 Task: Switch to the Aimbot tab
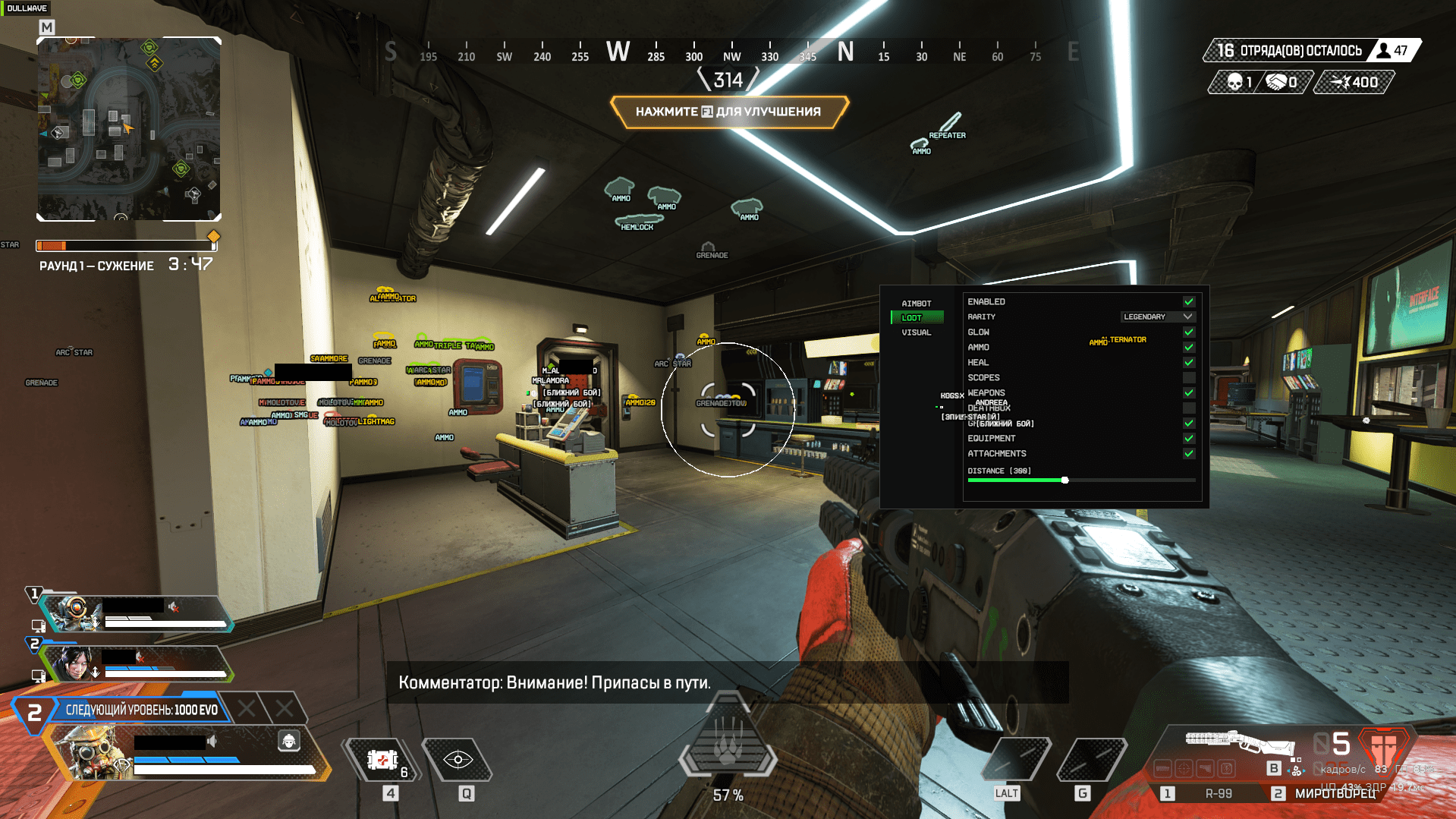[x=916, y=304]
